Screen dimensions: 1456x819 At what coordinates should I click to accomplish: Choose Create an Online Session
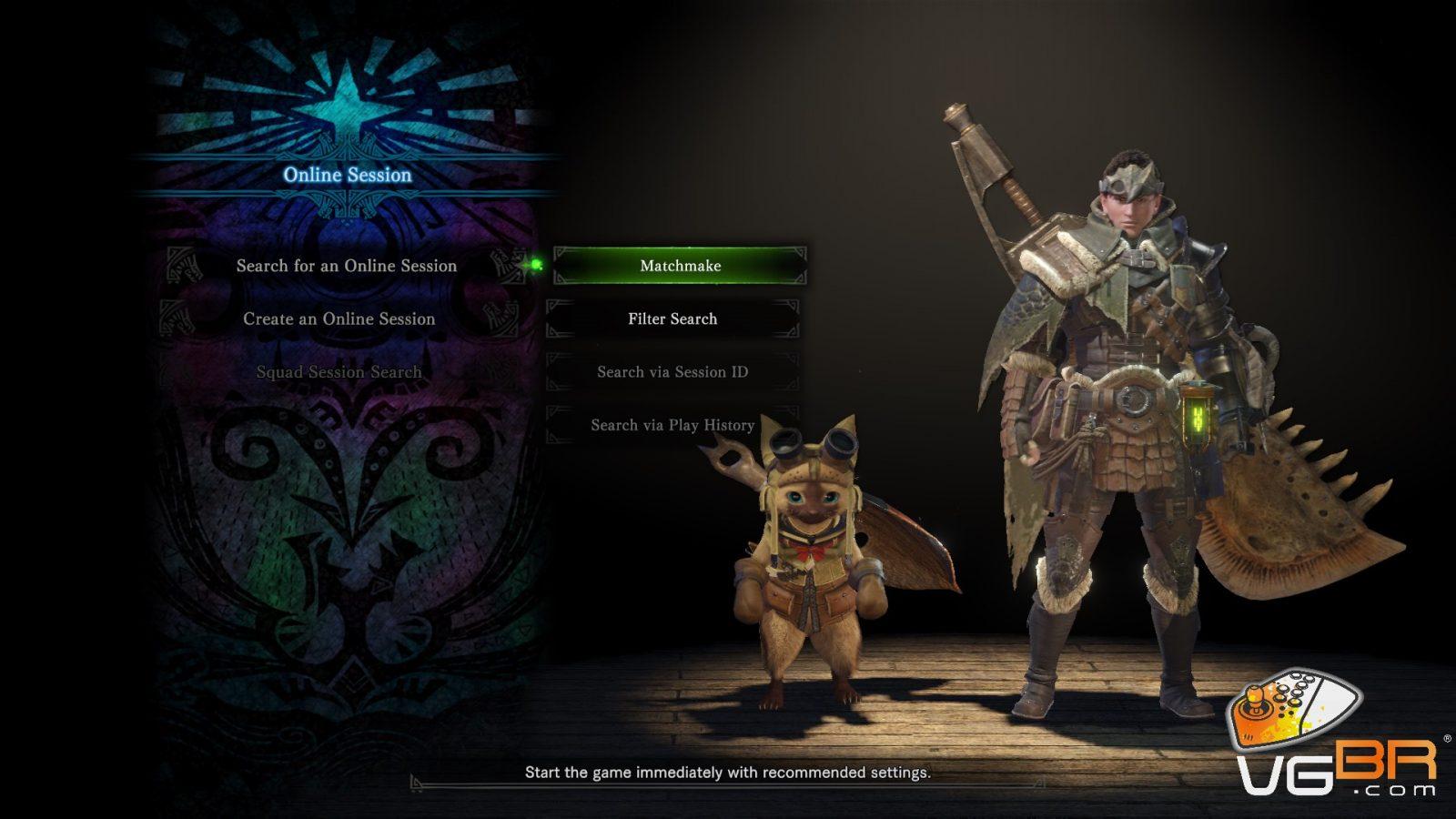[339, 319]
